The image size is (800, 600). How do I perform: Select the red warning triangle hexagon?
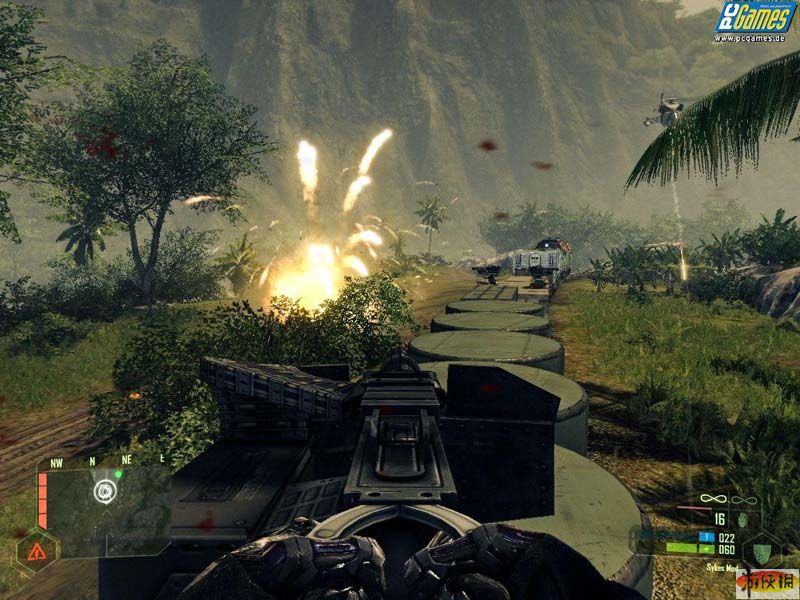coord(36,553)
